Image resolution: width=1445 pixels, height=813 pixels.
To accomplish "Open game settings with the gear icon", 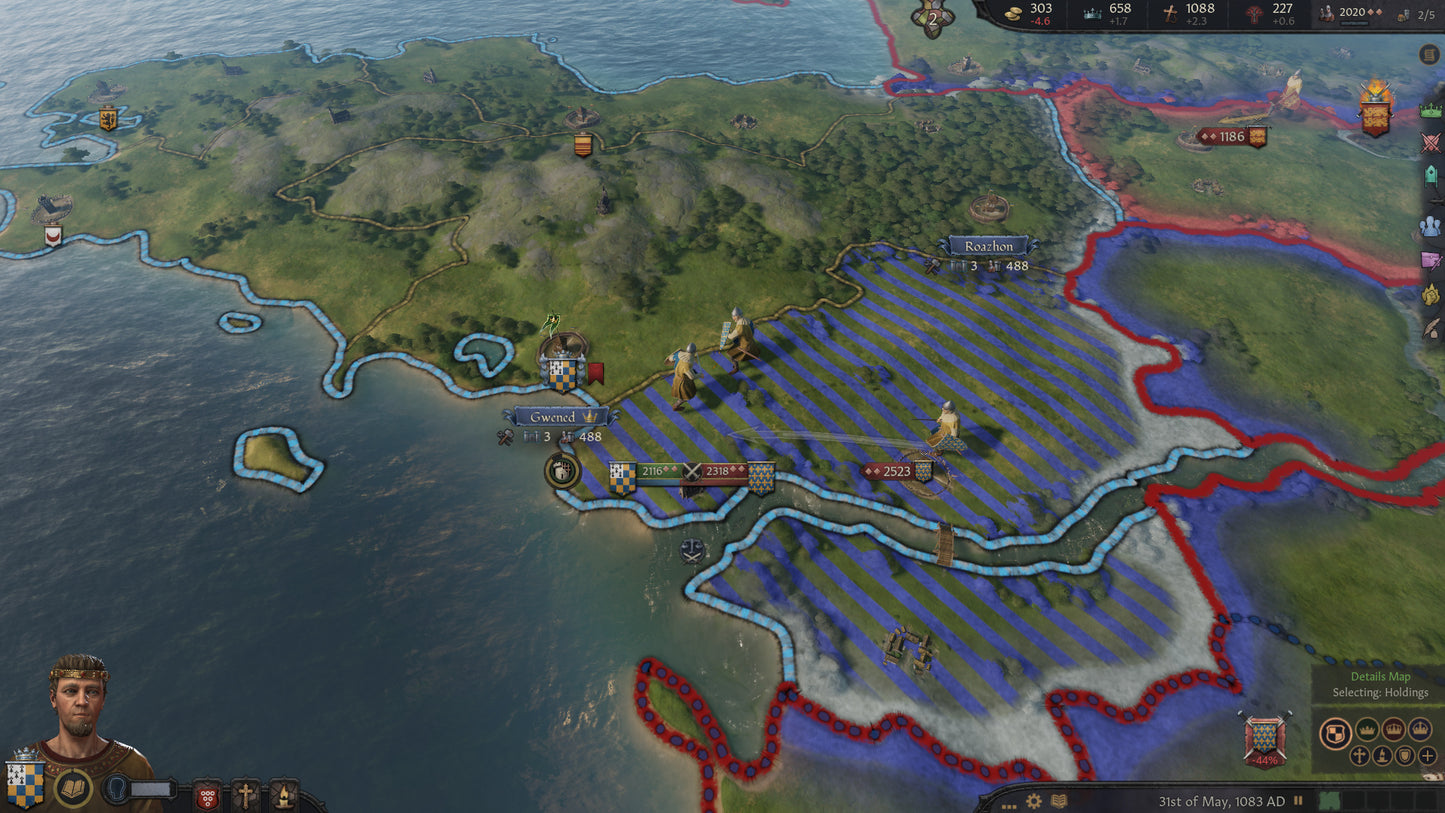I will coord(1033,801).
